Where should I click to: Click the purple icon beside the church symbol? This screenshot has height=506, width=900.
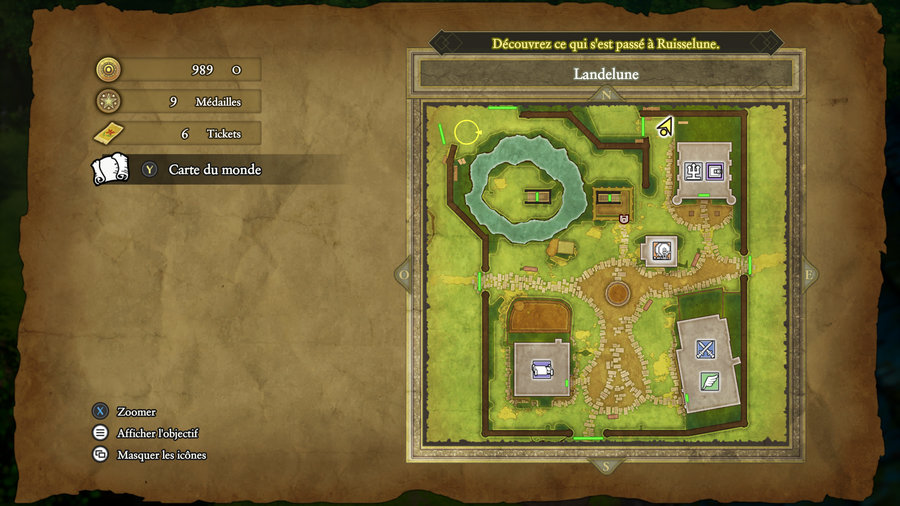[715, 171]
